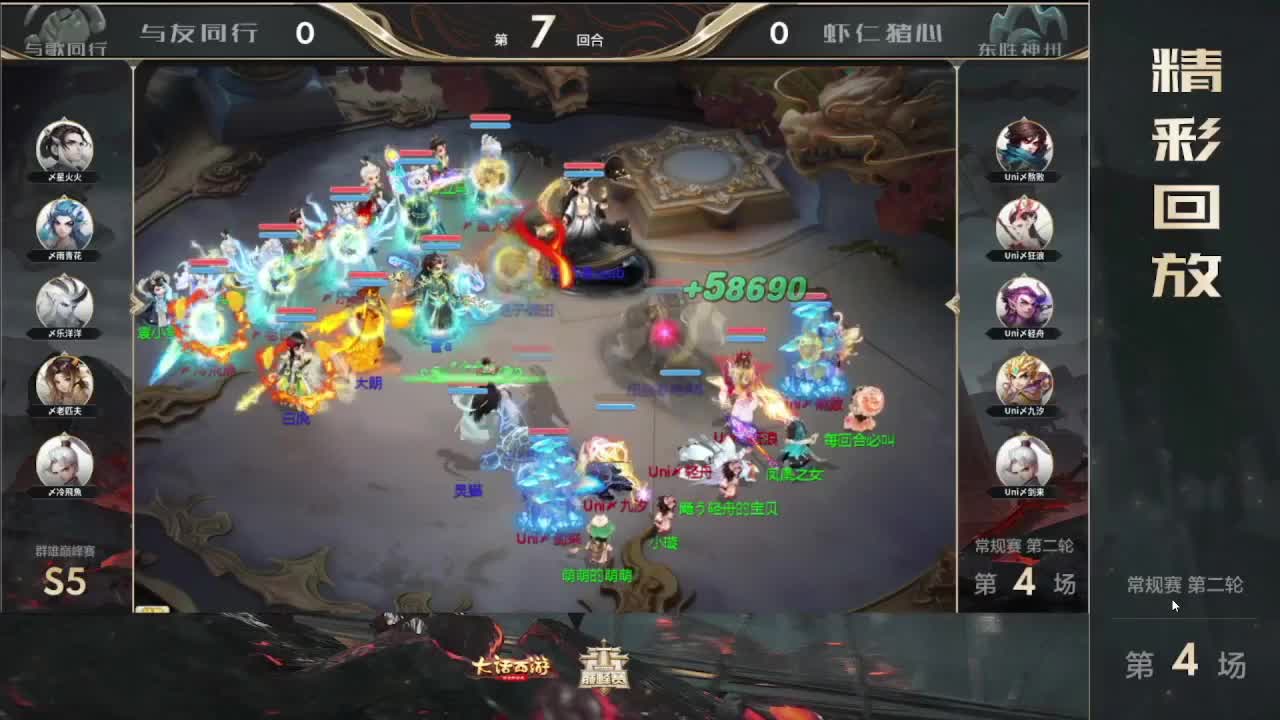1280x720 pixels.
Task: Select player 〆星火火's avatar portrait
Action: [x=63, y=145]
